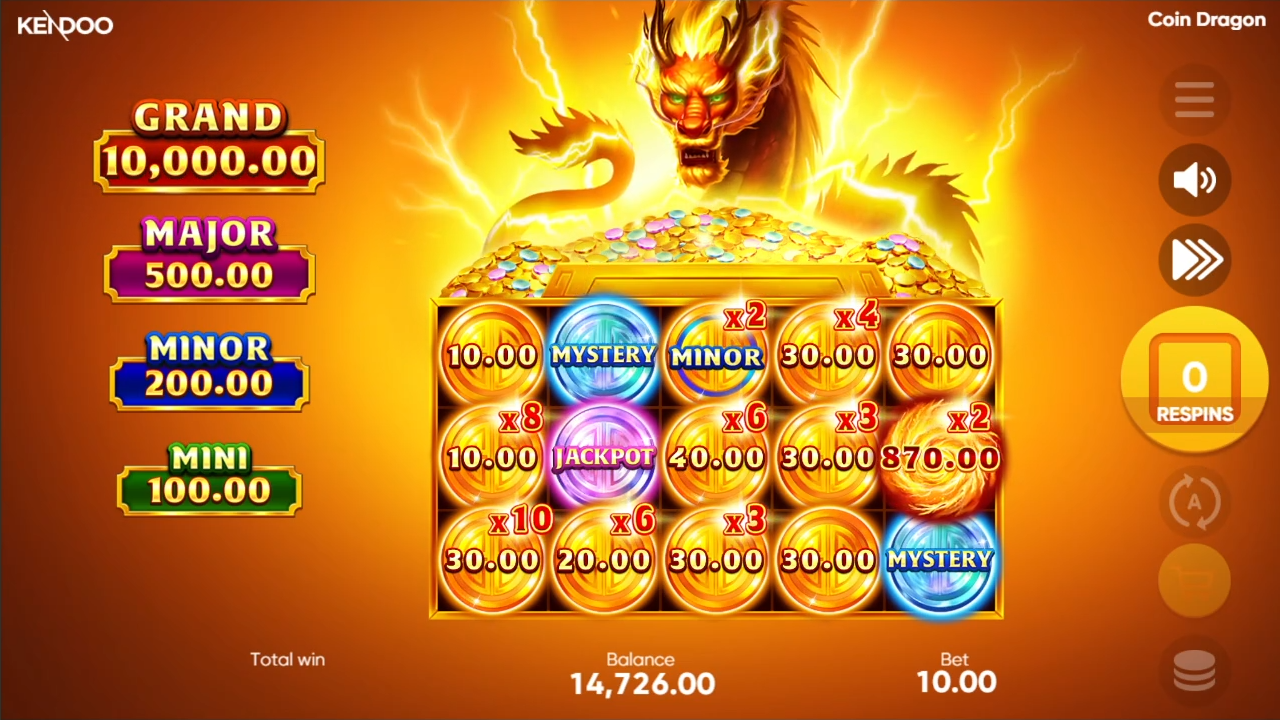Enable turbo spin mode
This screenshot has width=1280, height=720.
click(x=1194, y=260)
